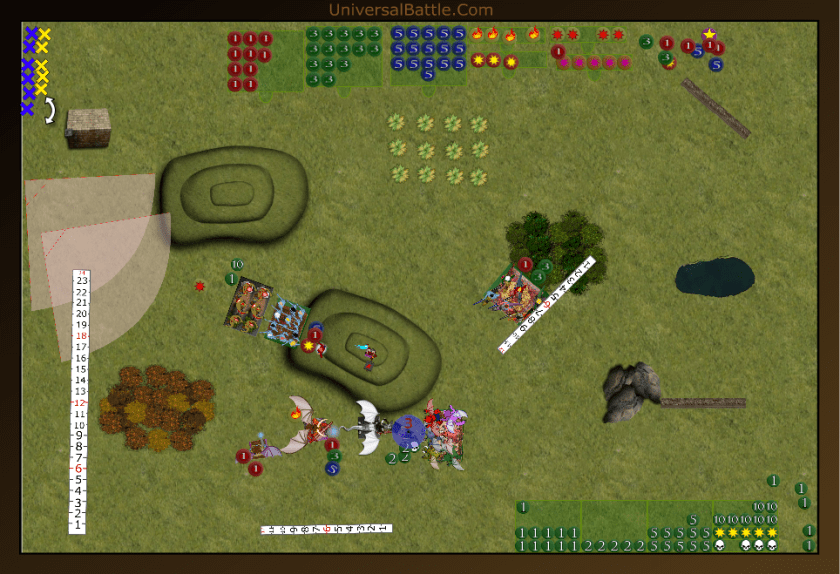Open the UniversalBattle.Com title link
This screenshot has height=574, width=840.
tap(411, 10)
